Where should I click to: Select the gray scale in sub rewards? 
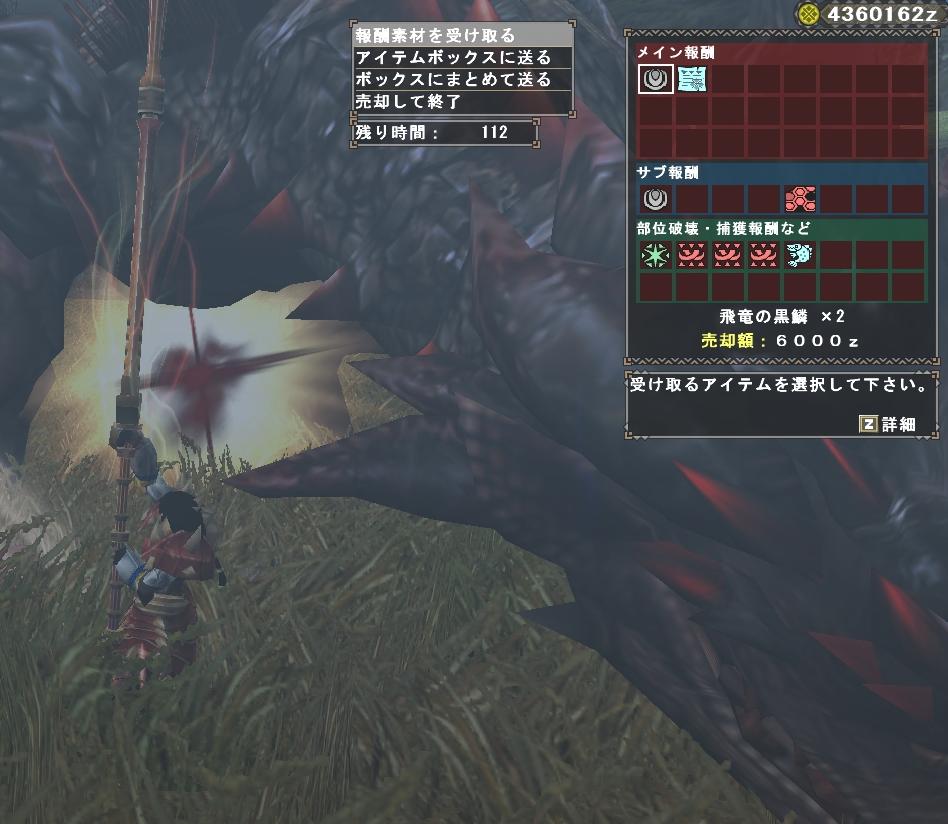[655, 198]
